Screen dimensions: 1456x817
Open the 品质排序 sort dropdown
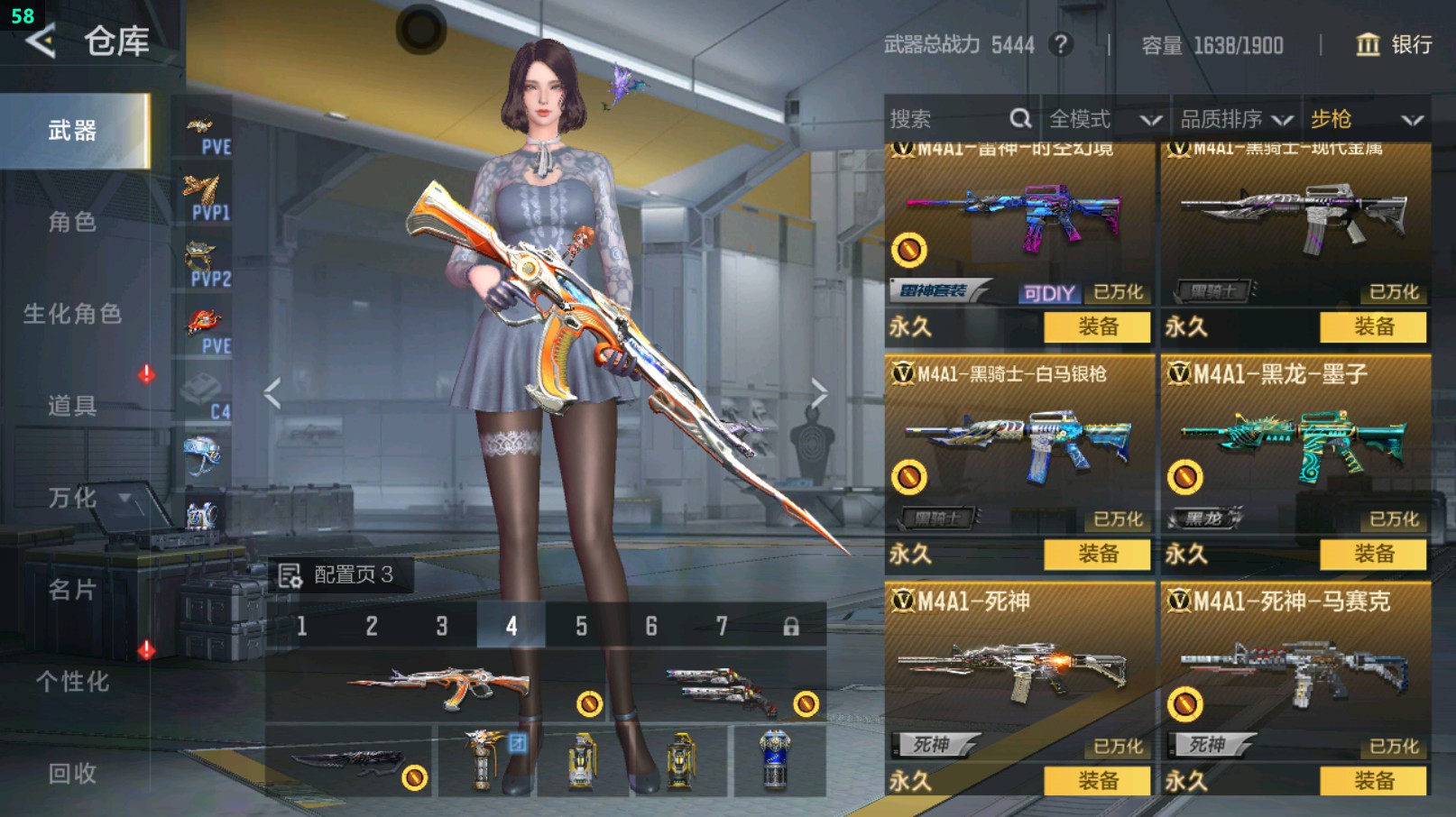click(1236, 119)
